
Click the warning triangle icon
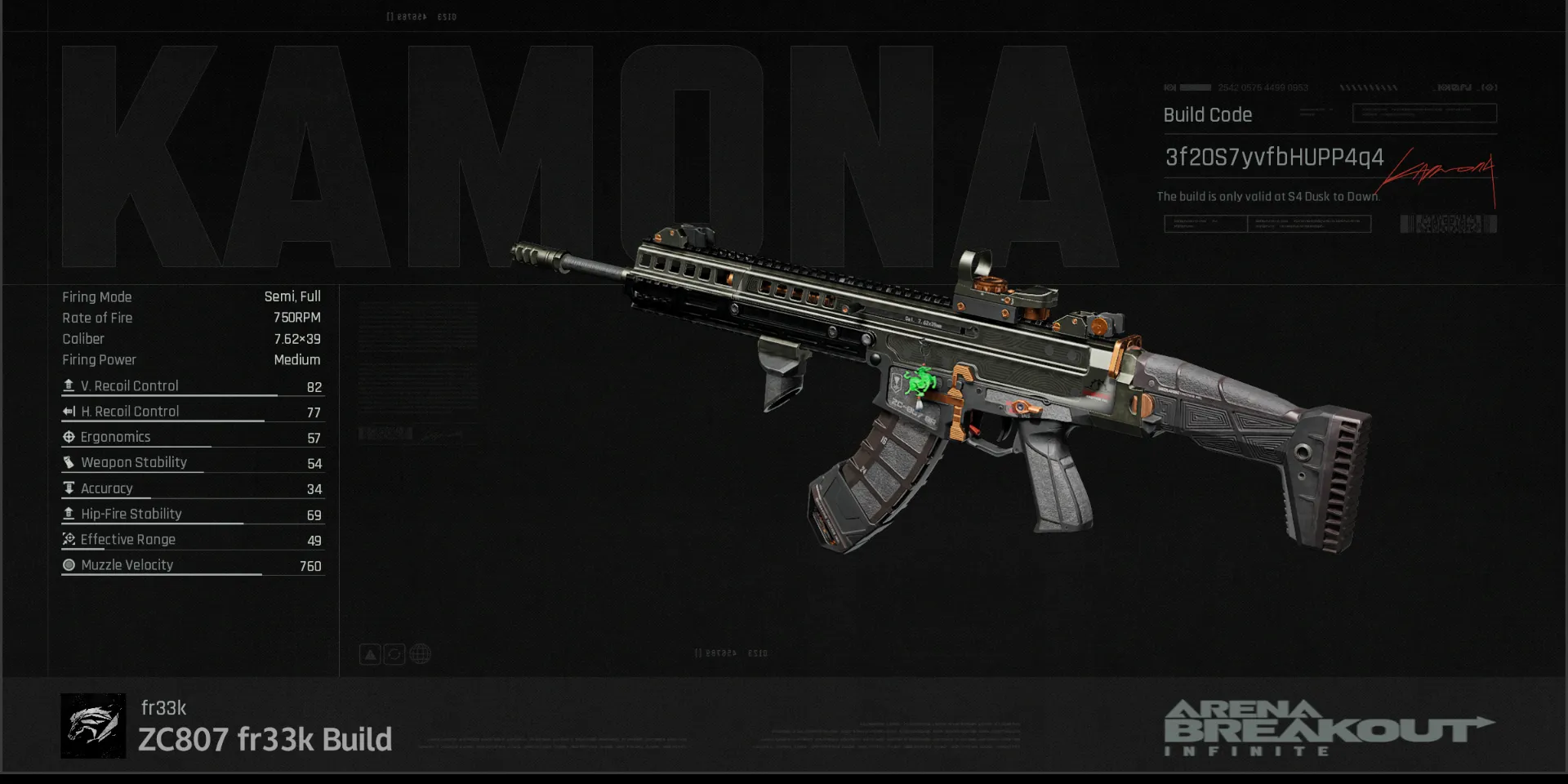tap(370, 654)
